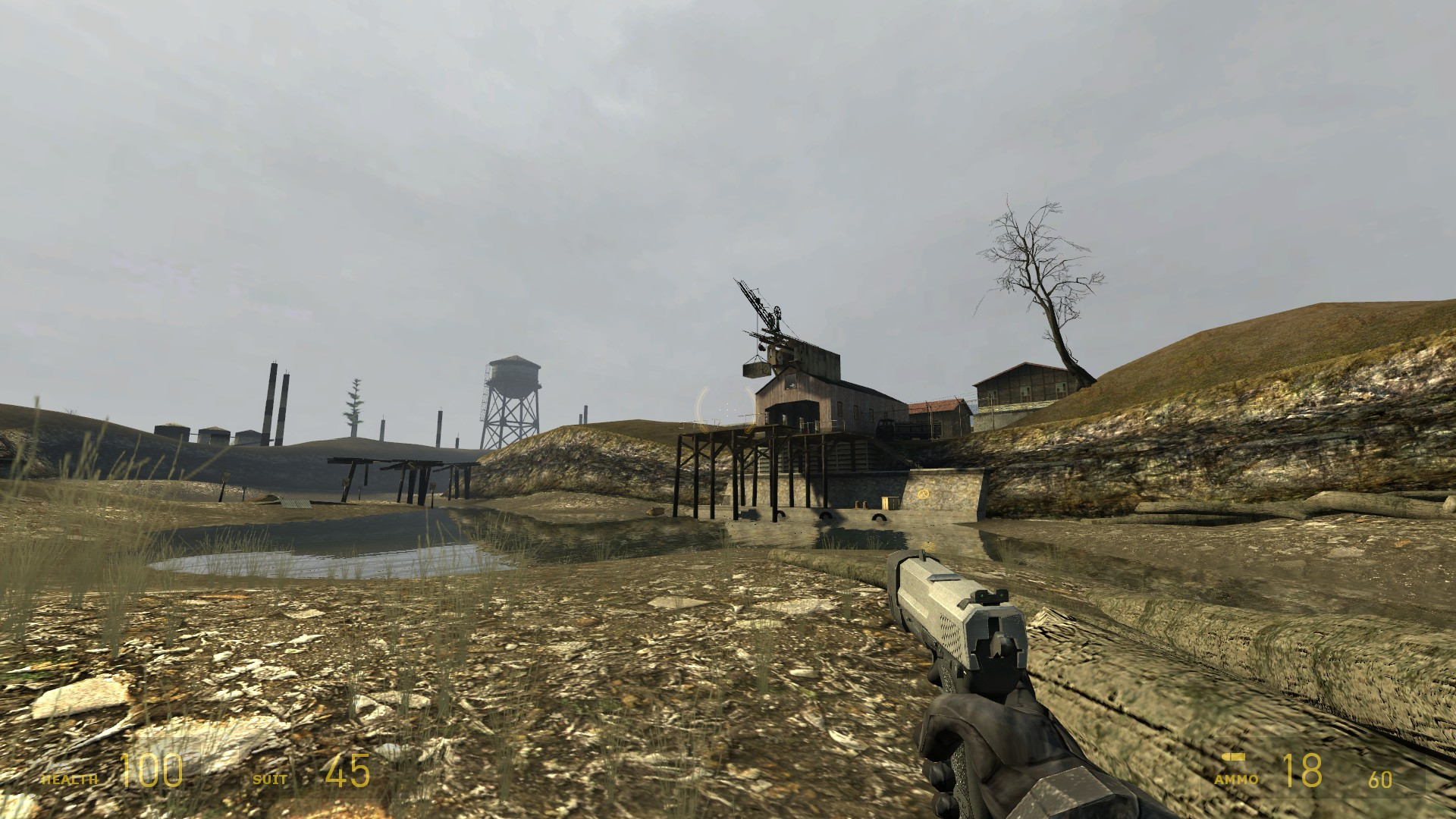Select the yellow lambda symbol on the stone wall

[x=922, y=494]
